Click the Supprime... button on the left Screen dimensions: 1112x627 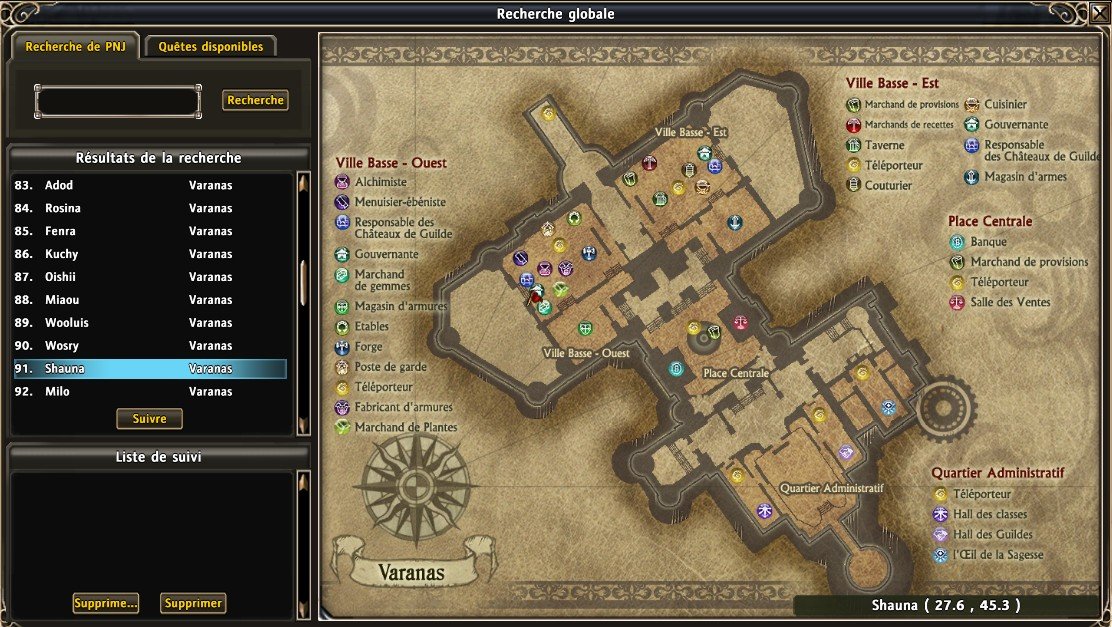pyautogui.click(x=105, y=603)
